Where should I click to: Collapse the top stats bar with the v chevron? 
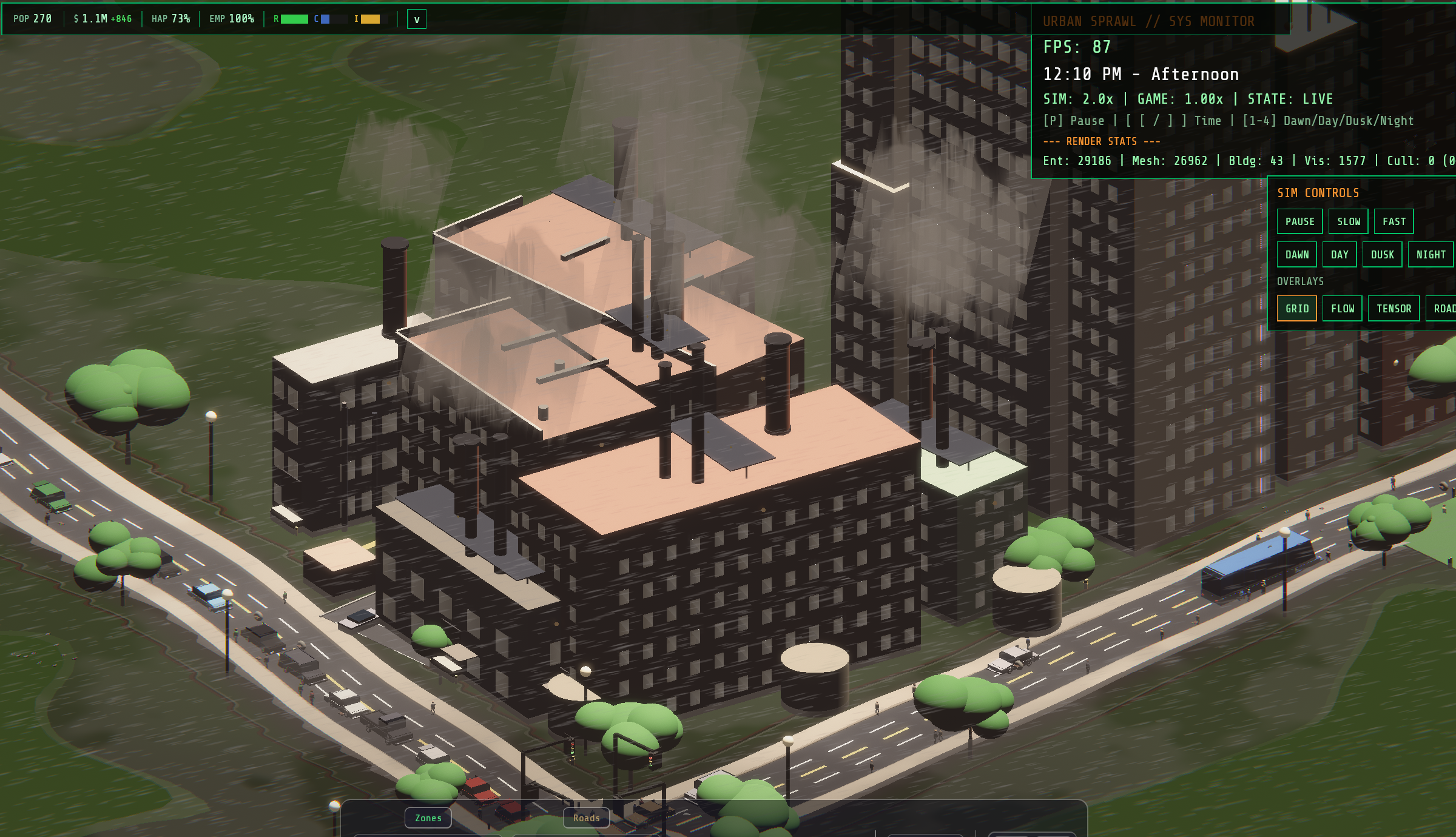(x=416, y=19)
